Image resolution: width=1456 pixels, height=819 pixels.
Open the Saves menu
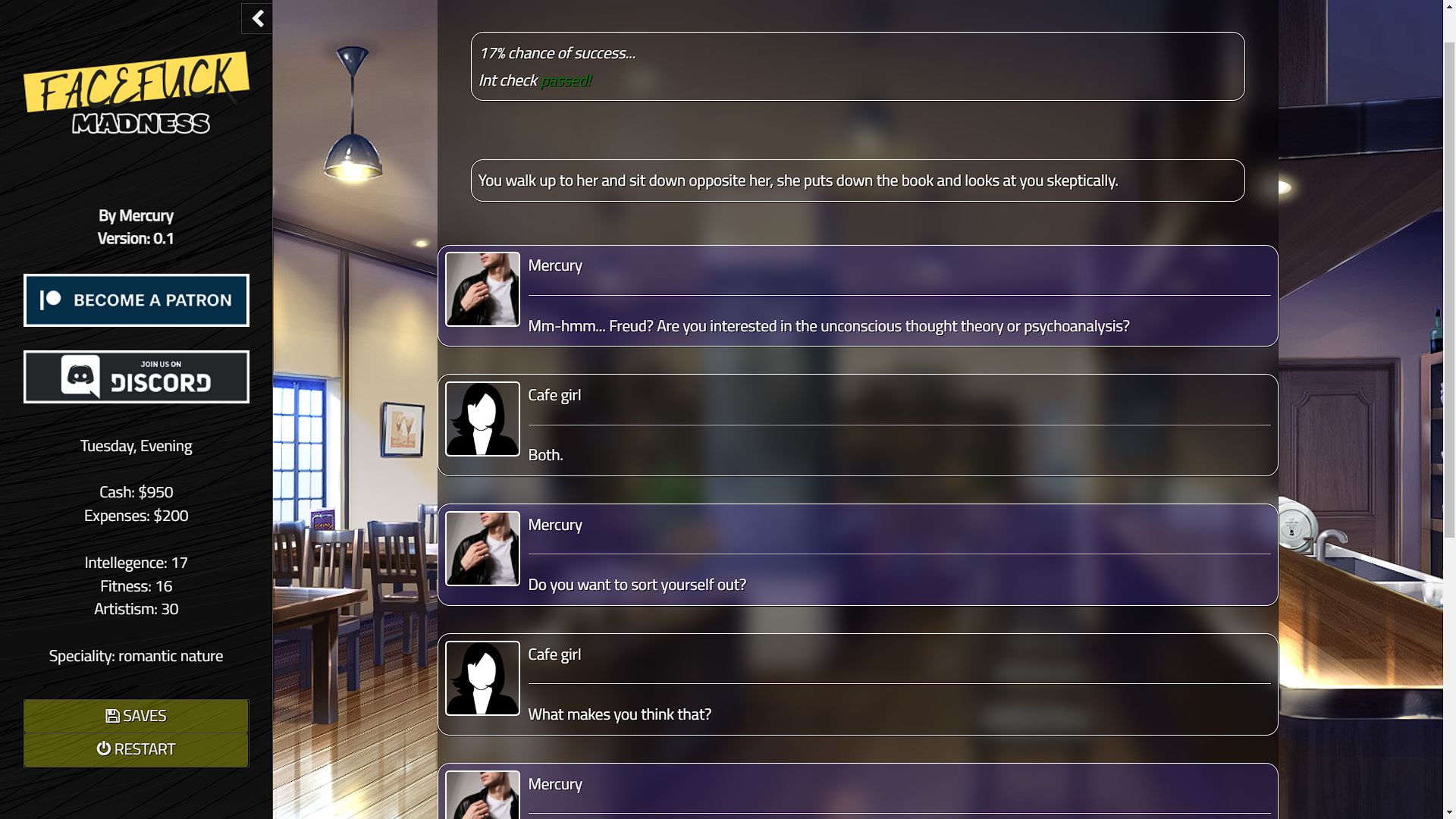[x=136, y=716]
